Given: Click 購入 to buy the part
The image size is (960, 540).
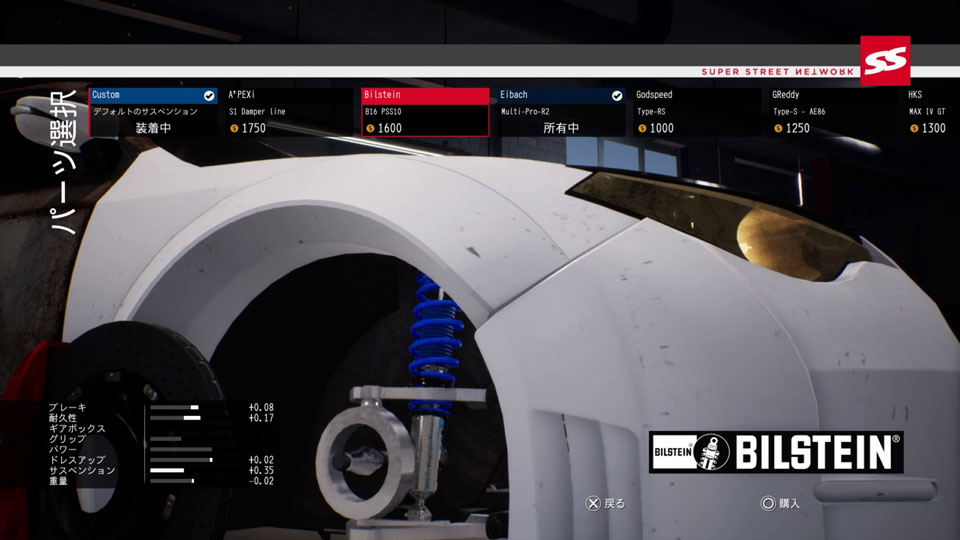Looking at the screenshot, I should click(780, 503).
